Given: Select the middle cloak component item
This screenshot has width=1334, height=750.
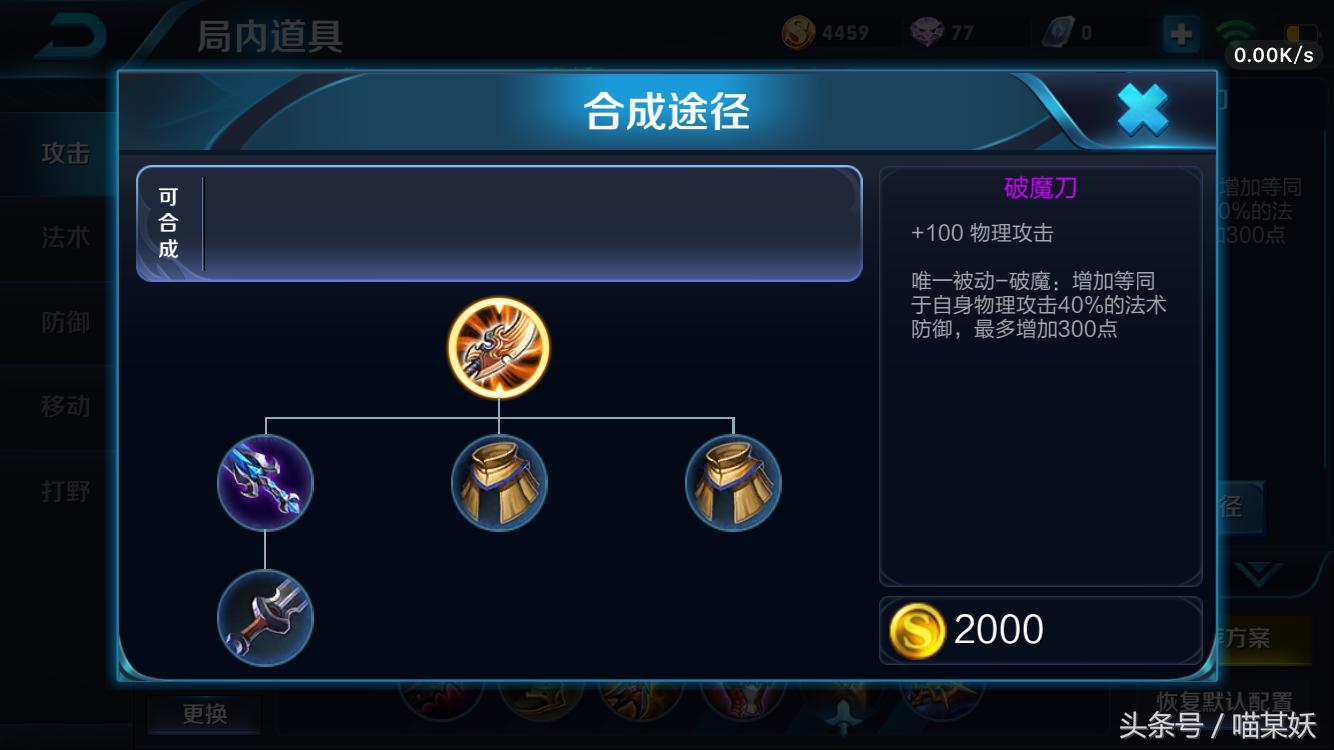Looking at the screenshot, I should [x=499, y=483].
